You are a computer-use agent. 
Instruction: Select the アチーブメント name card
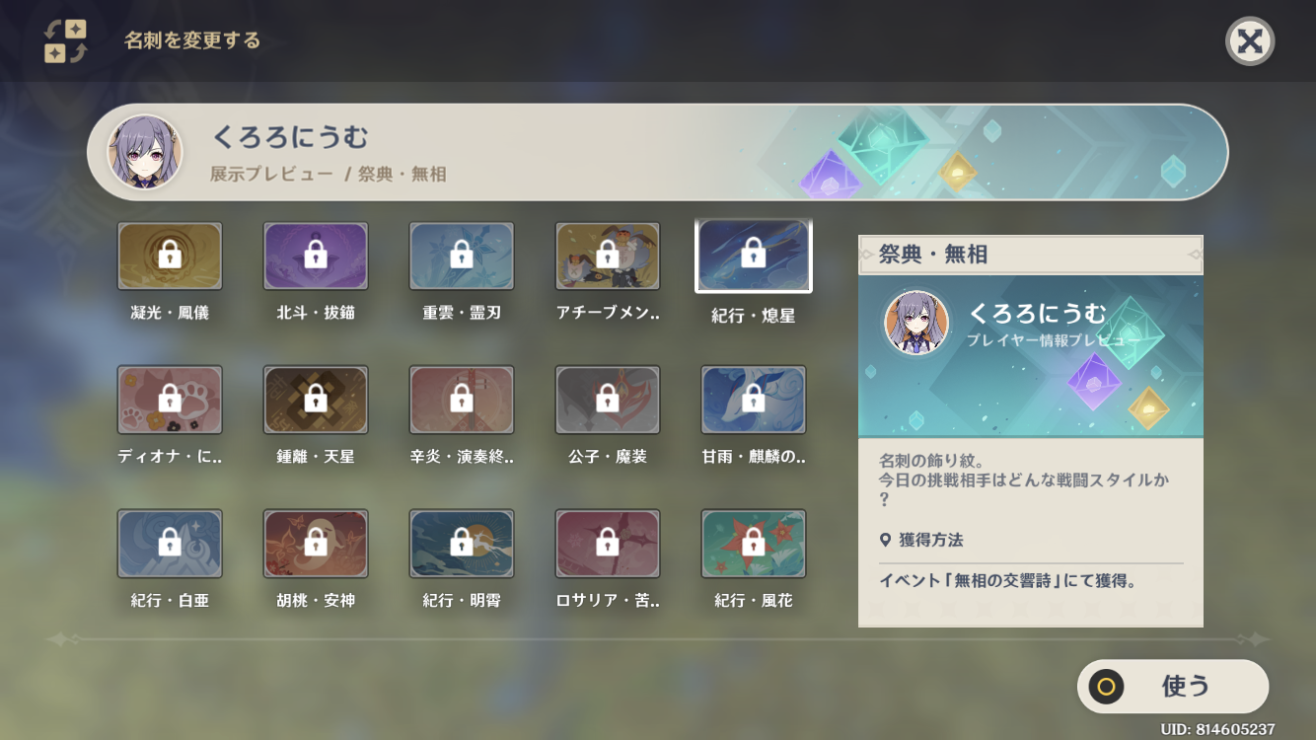point(607,255)
